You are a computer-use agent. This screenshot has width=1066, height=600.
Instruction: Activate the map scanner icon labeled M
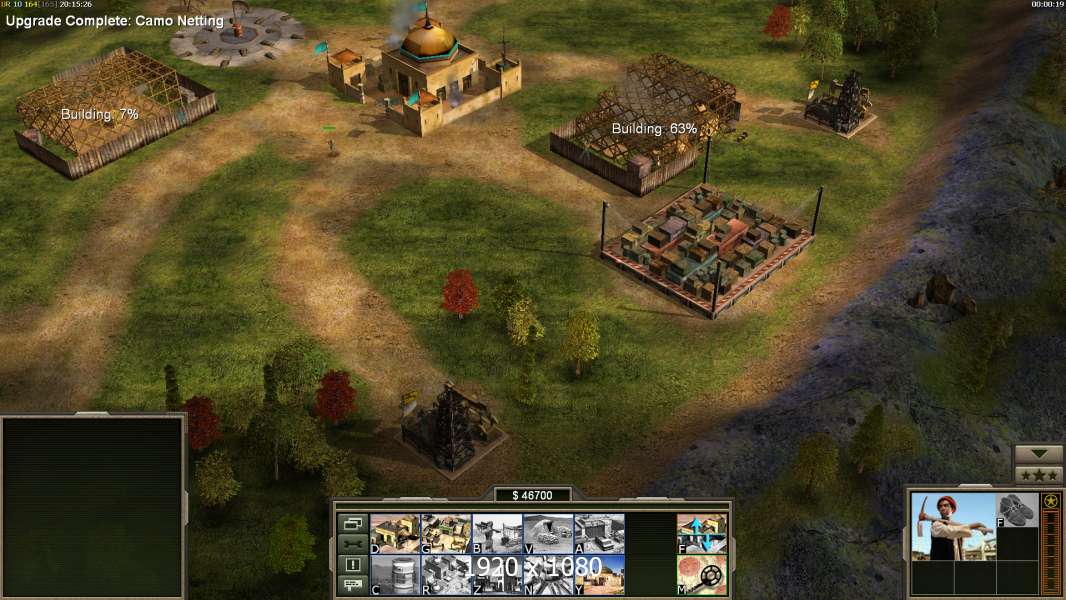(702, 574)
